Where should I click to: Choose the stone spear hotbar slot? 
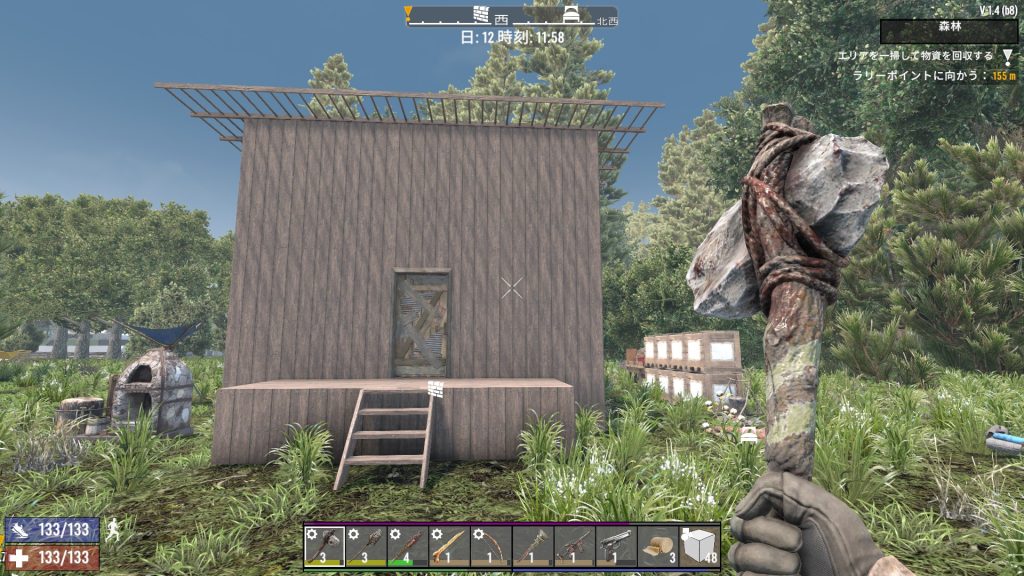pyautogui.click(x=408, y=547)
